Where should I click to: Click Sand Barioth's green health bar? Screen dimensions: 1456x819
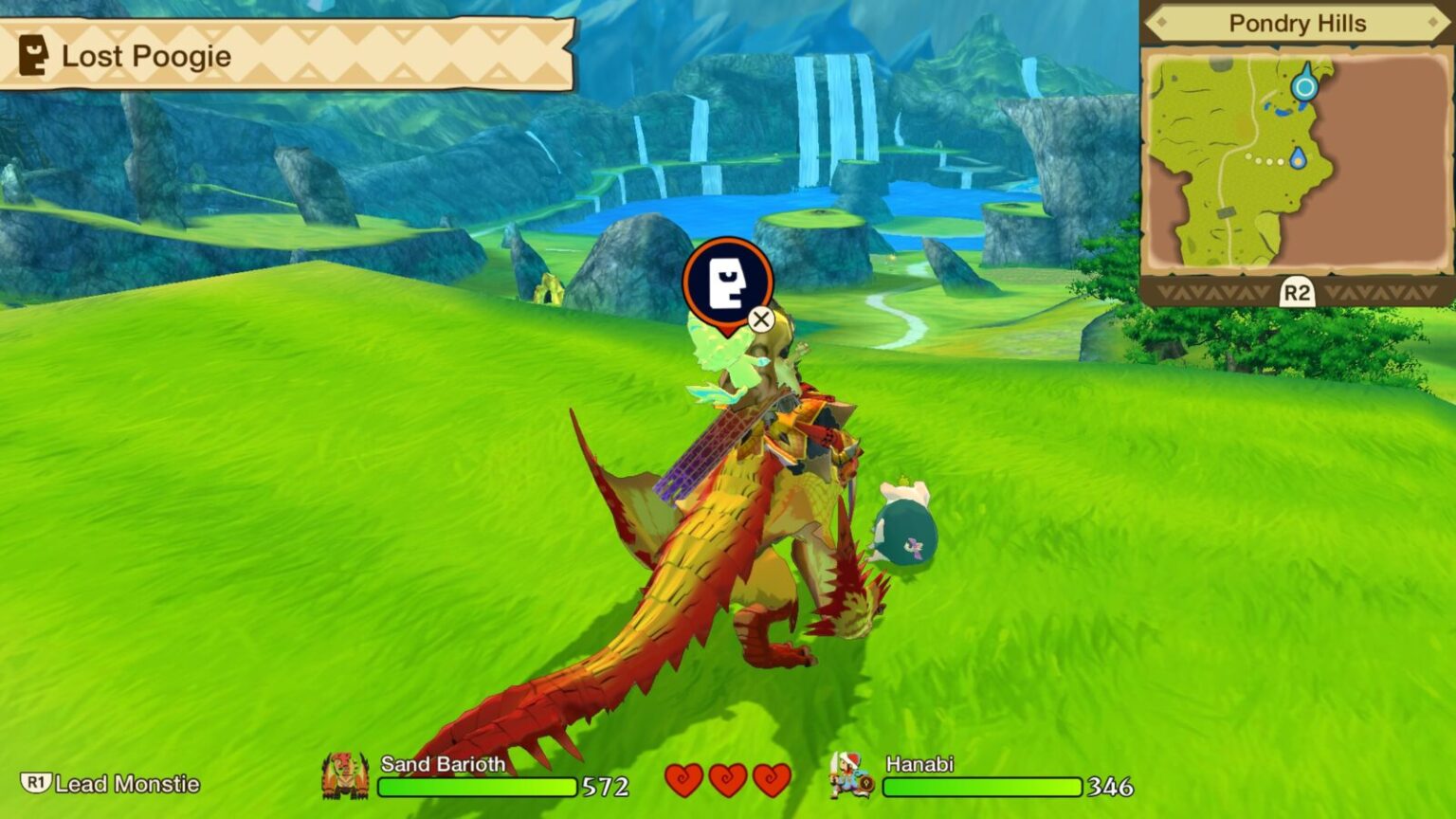tap(479, 785)
